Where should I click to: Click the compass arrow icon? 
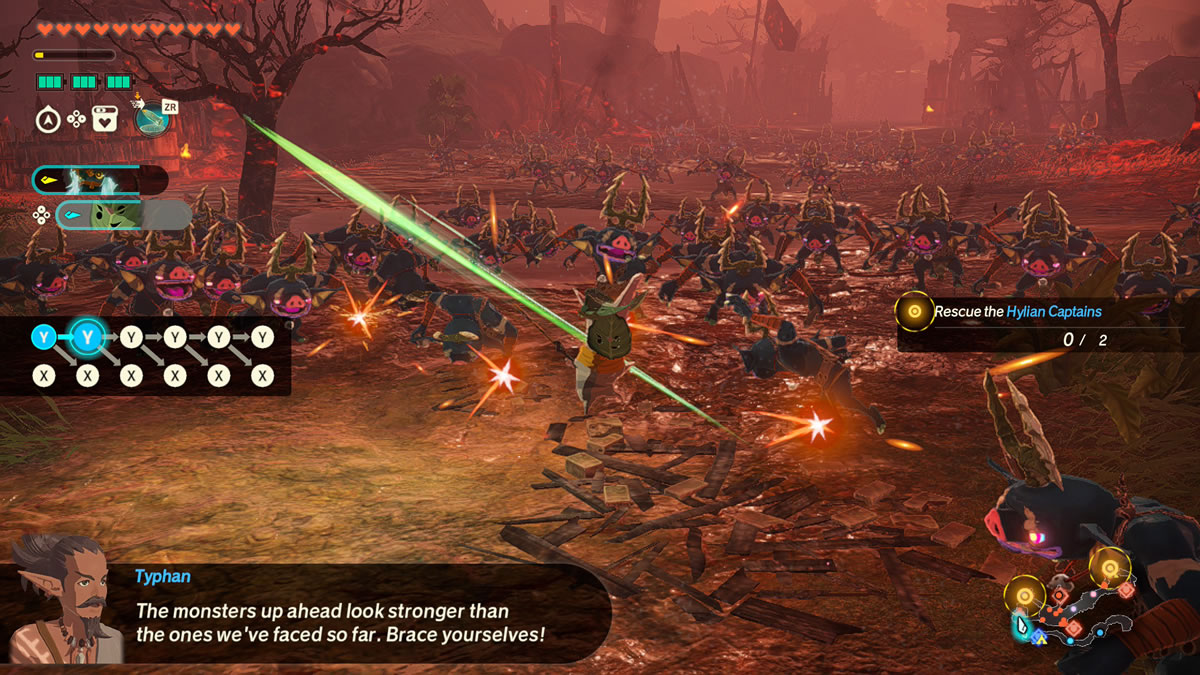47,120
